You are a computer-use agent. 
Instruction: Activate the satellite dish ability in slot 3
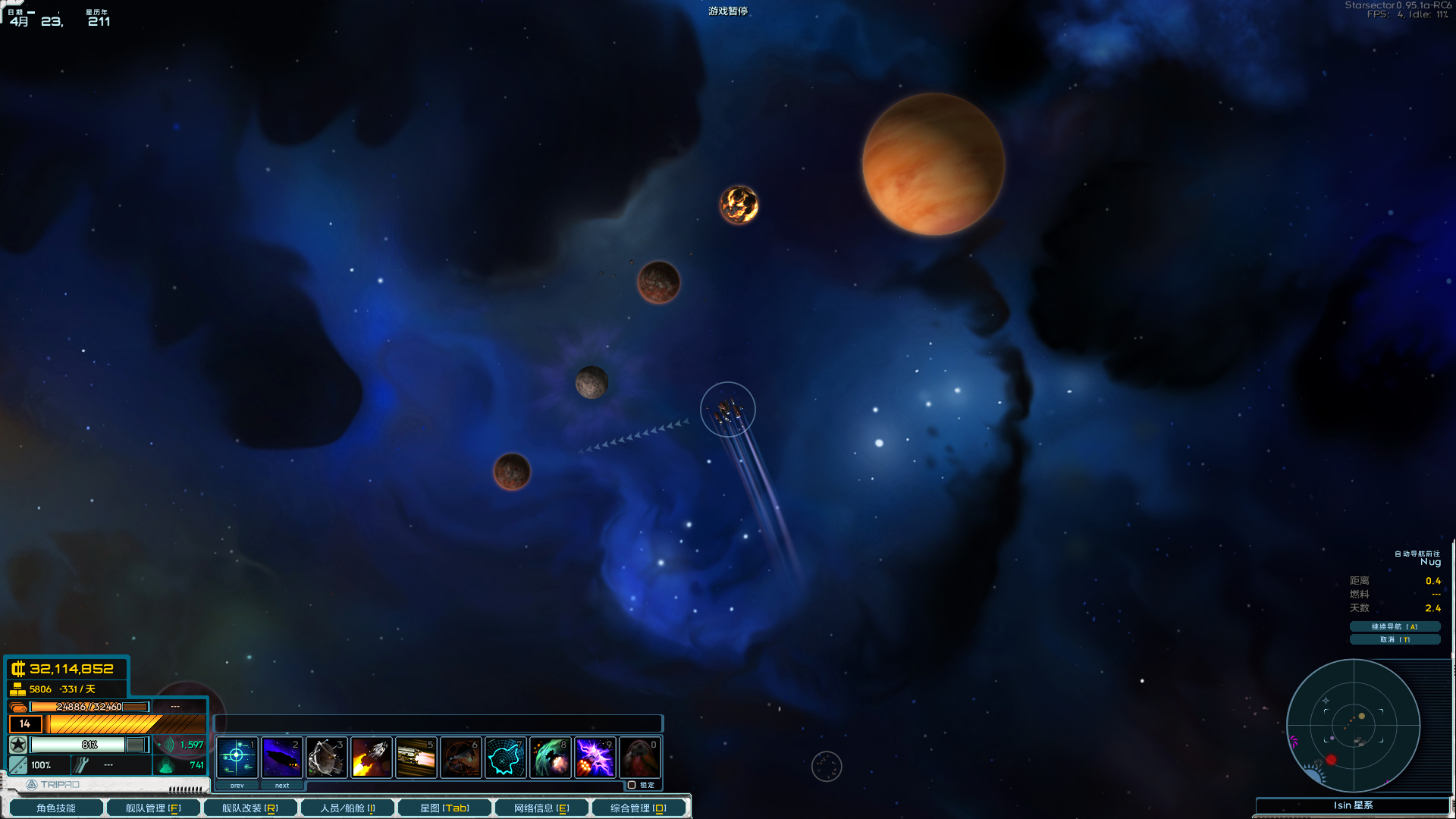pos(326,757)
